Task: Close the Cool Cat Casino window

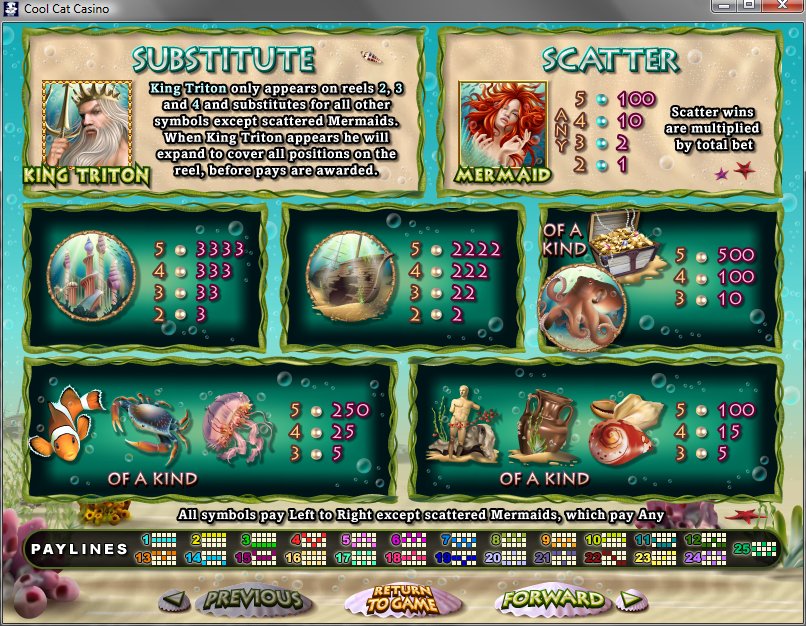Action: click(x=782, y=7)
